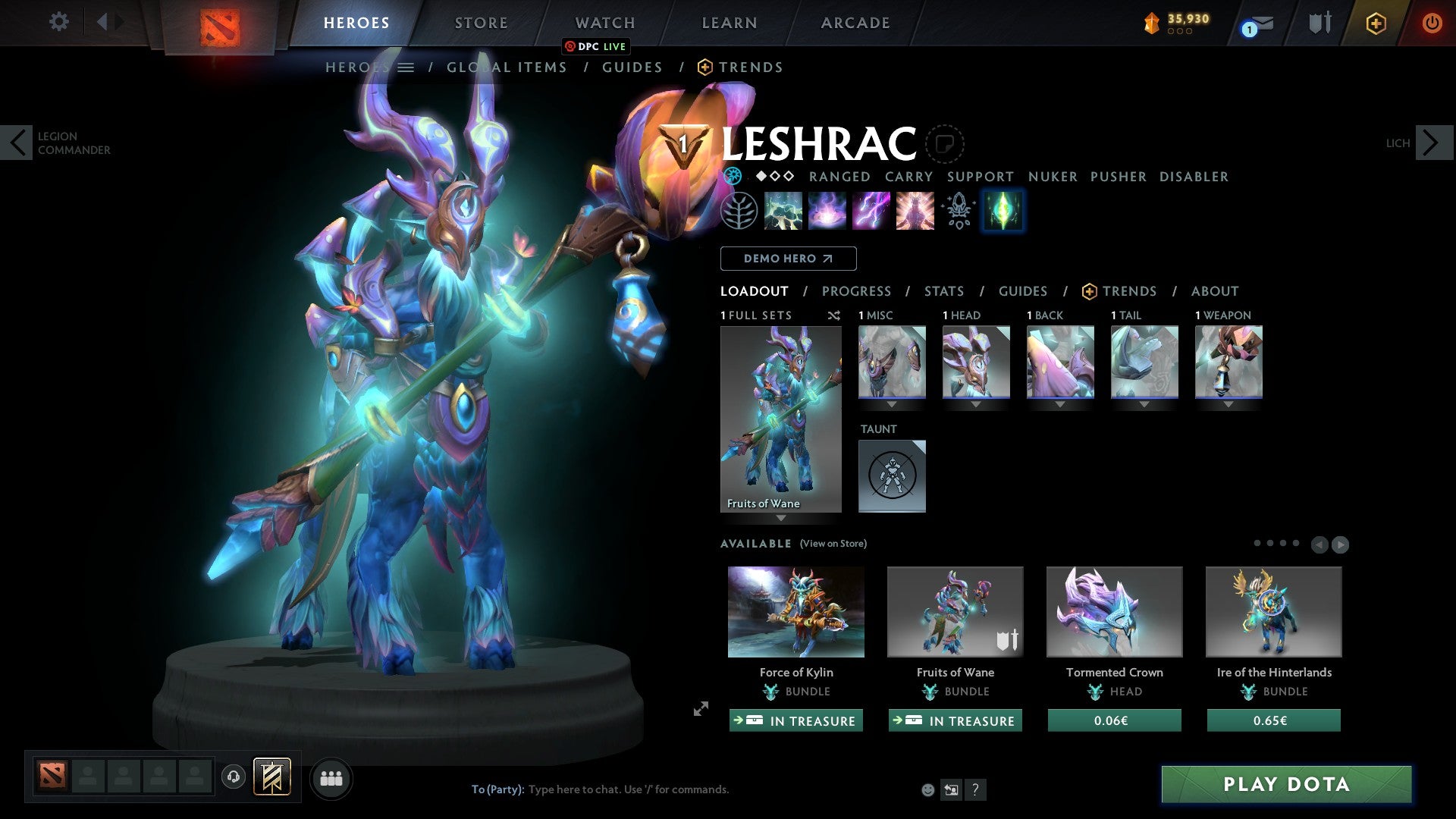Open the armory shield icon near notifications

(1319, 22)
